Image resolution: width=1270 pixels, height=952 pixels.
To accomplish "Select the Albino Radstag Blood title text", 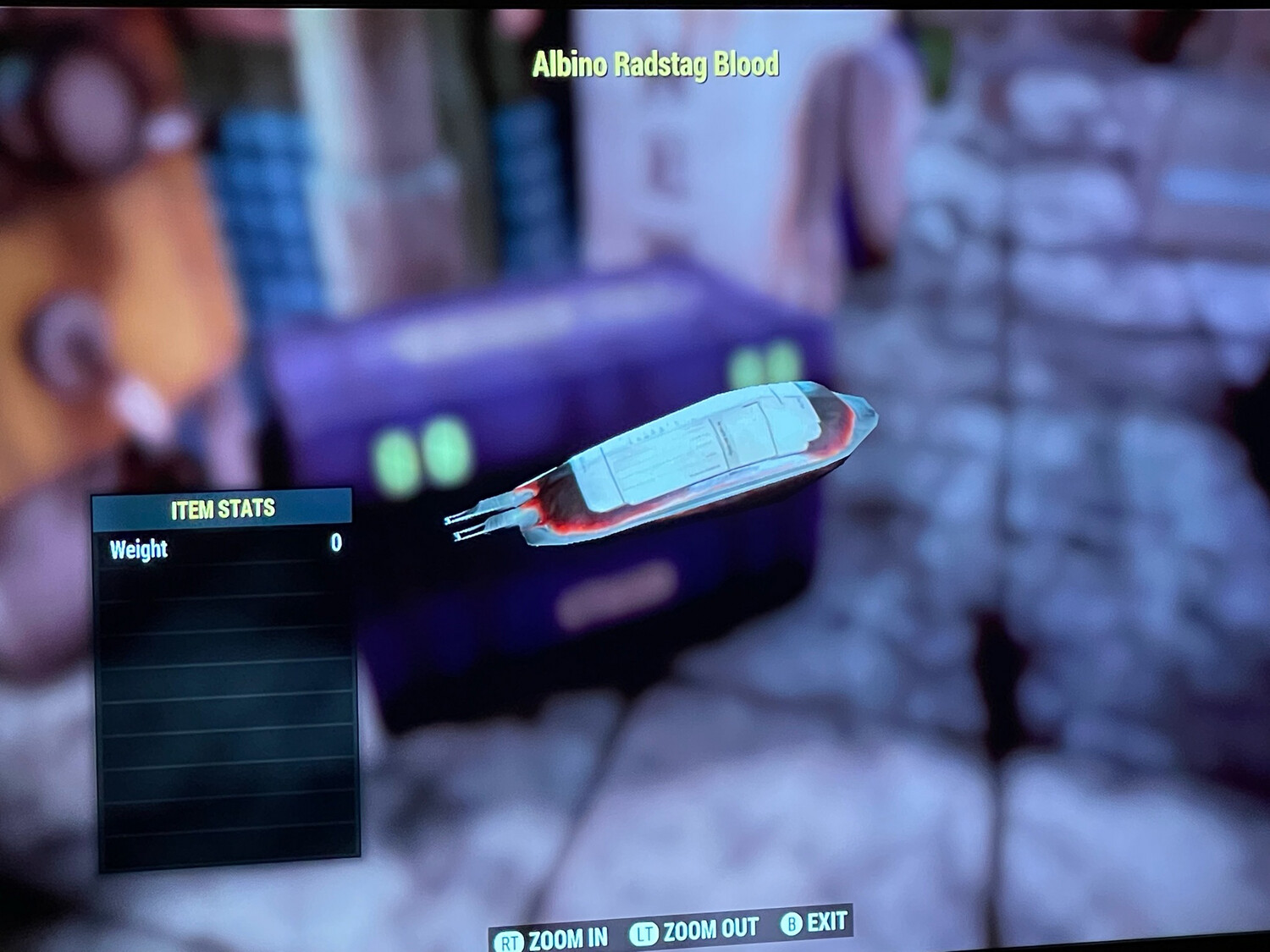I will coord(656,62).
